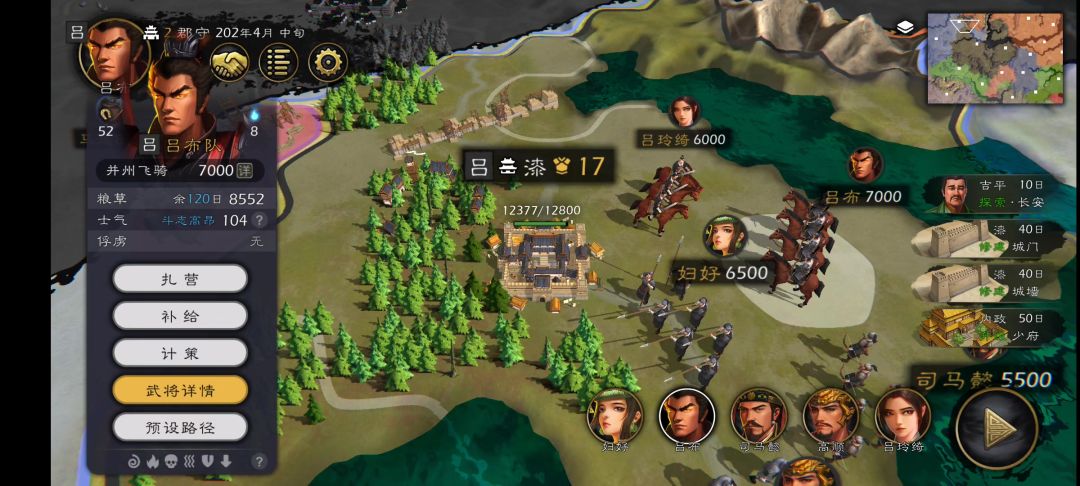Select the 扎营 (make camp) button

(180, 278)
